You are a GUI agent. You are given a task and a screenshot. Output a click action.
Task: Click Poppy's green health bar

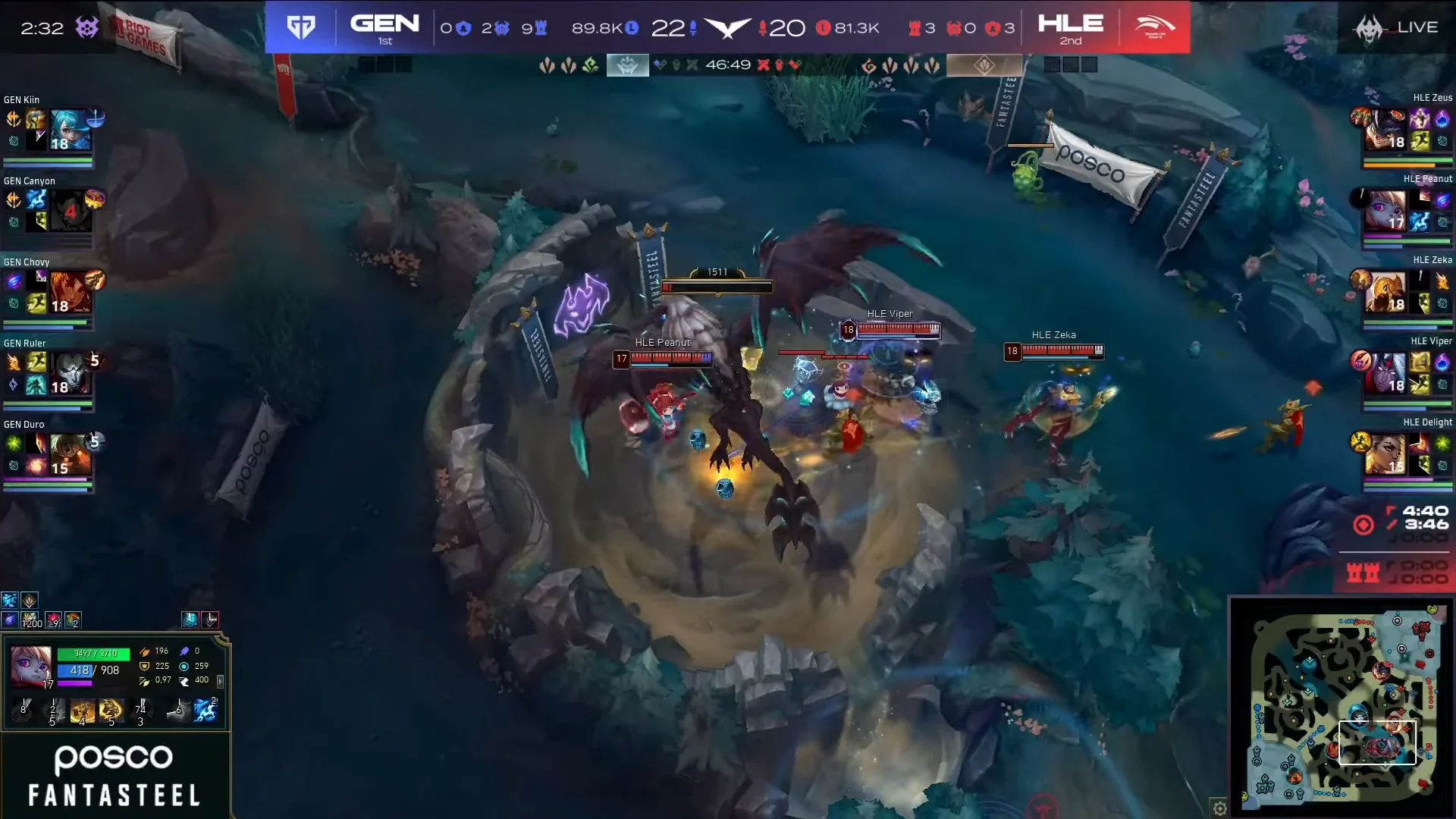[x=93, y=654]
